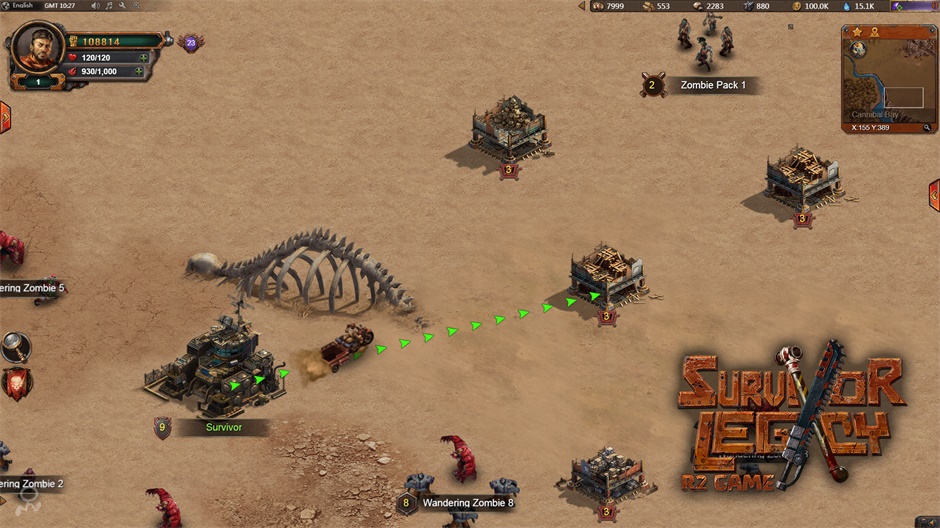Open the minimap's location pin tab

874,32
